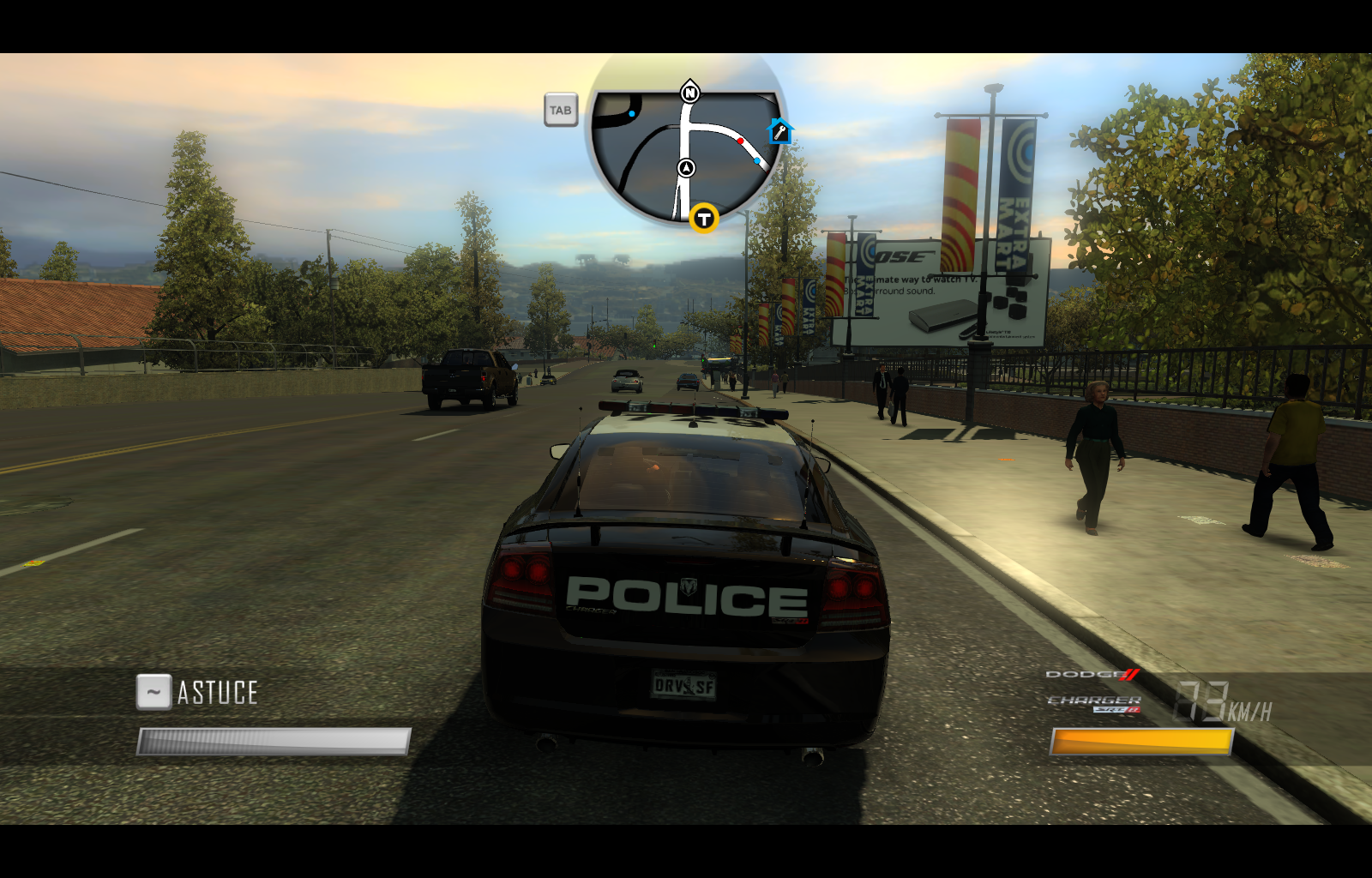The image size is (1372, 878).
Task: Click the blue collectible dot on the minimap
Action: pos(756,159)
